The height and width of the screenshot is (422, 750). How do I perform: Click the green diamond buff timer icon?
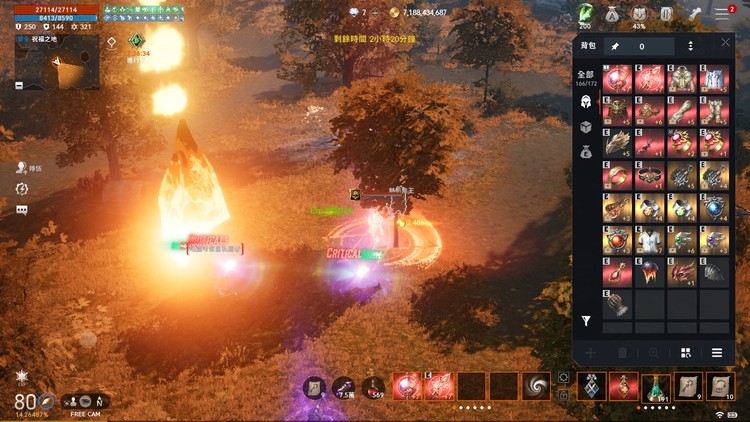(137, 41)
